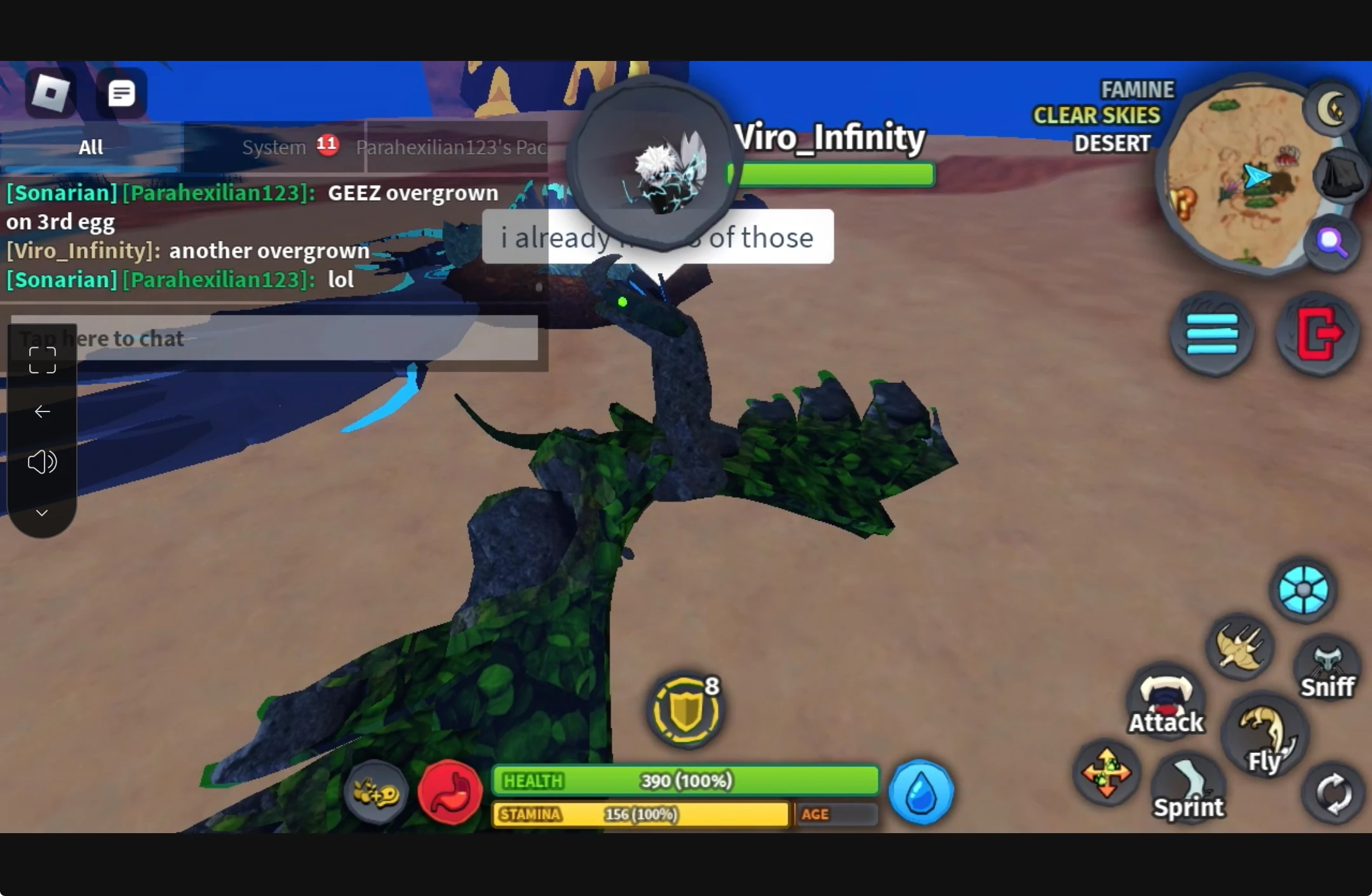
Task: Switch to the System chat tab
Action: [274, 147]
